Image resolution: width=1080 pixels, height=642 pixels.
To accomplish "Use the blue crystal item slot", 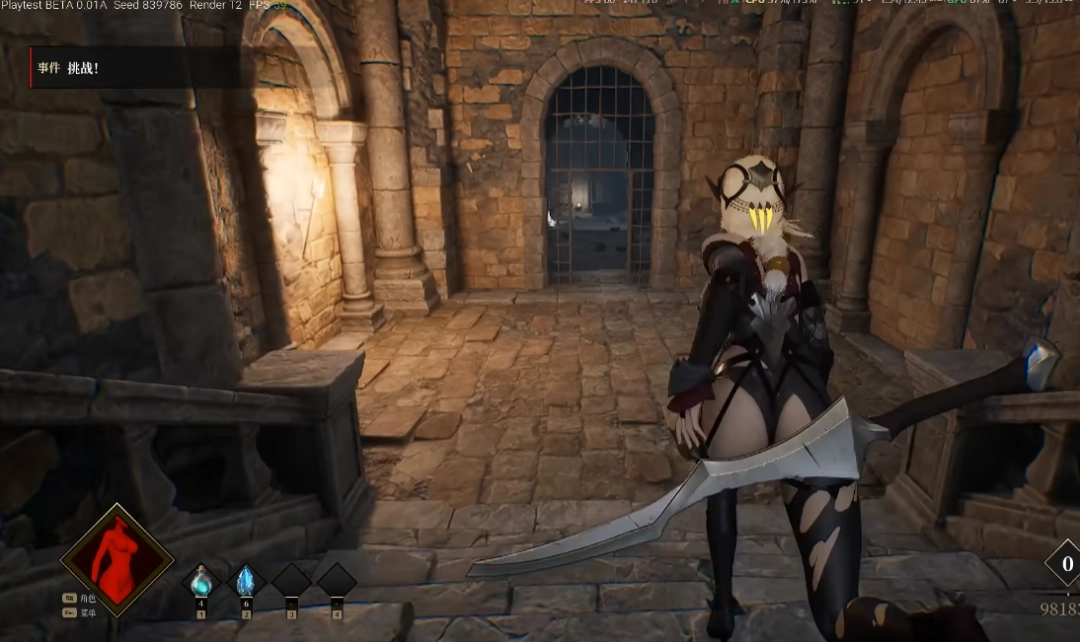I will (245, 581).
